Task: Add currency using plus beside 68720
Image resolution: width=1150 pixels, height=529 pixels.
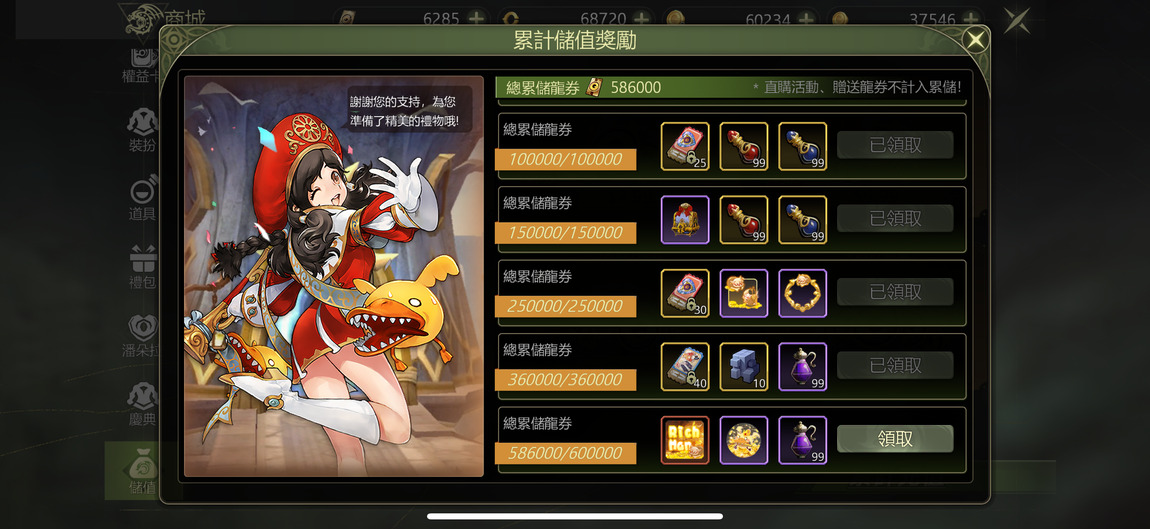Action: (641, 18)
